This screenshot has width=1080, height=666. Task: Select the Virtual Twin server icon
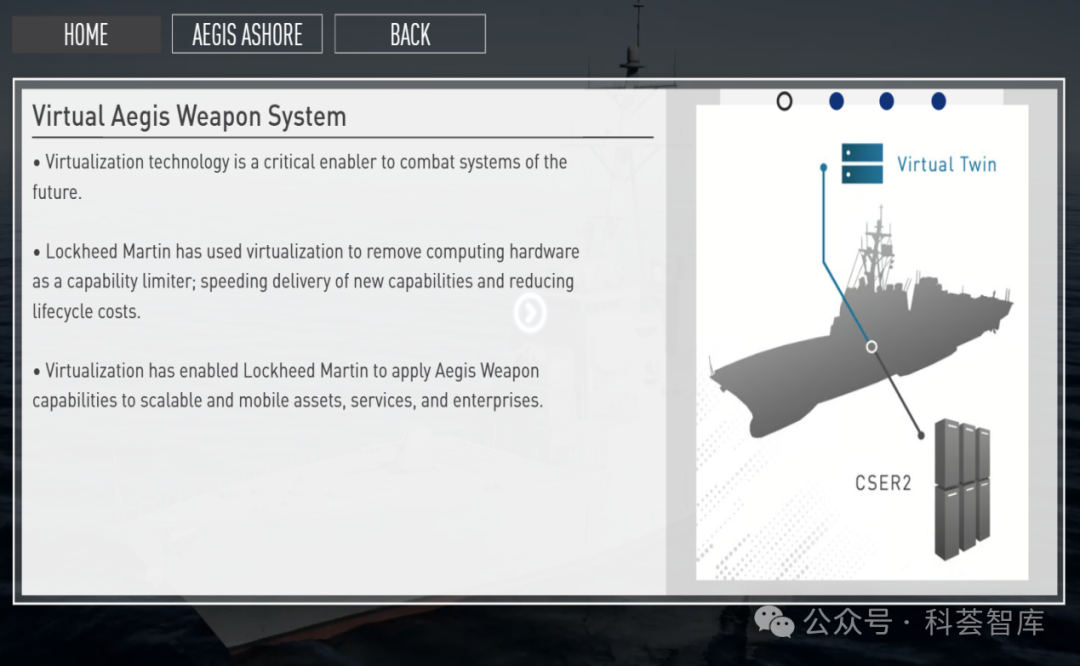click(862, 164)
